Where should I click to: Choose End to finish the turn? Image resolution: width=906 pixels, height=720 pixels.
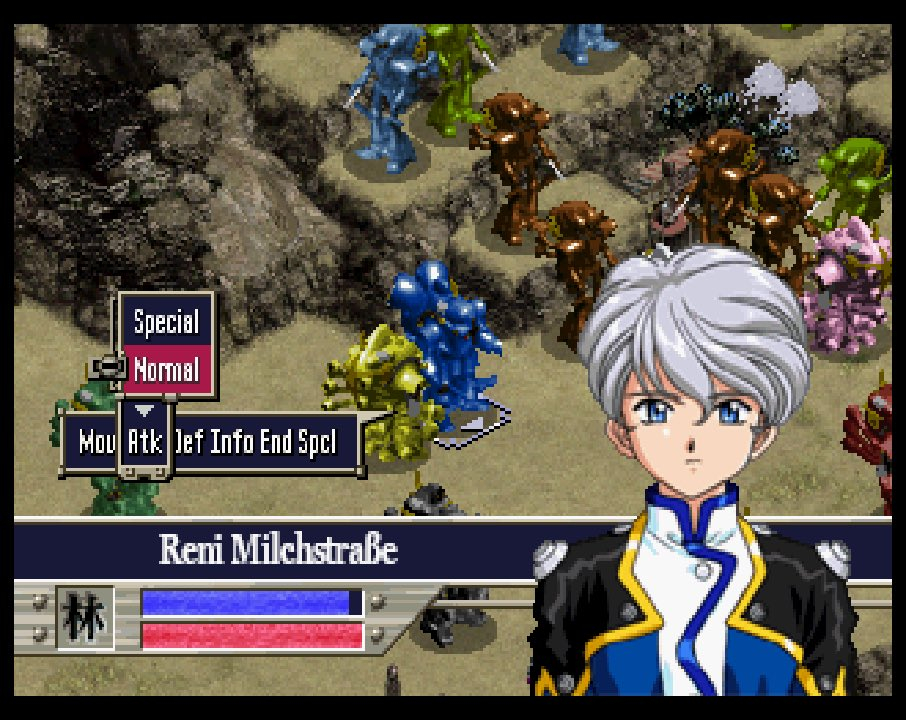pos(276,441)
